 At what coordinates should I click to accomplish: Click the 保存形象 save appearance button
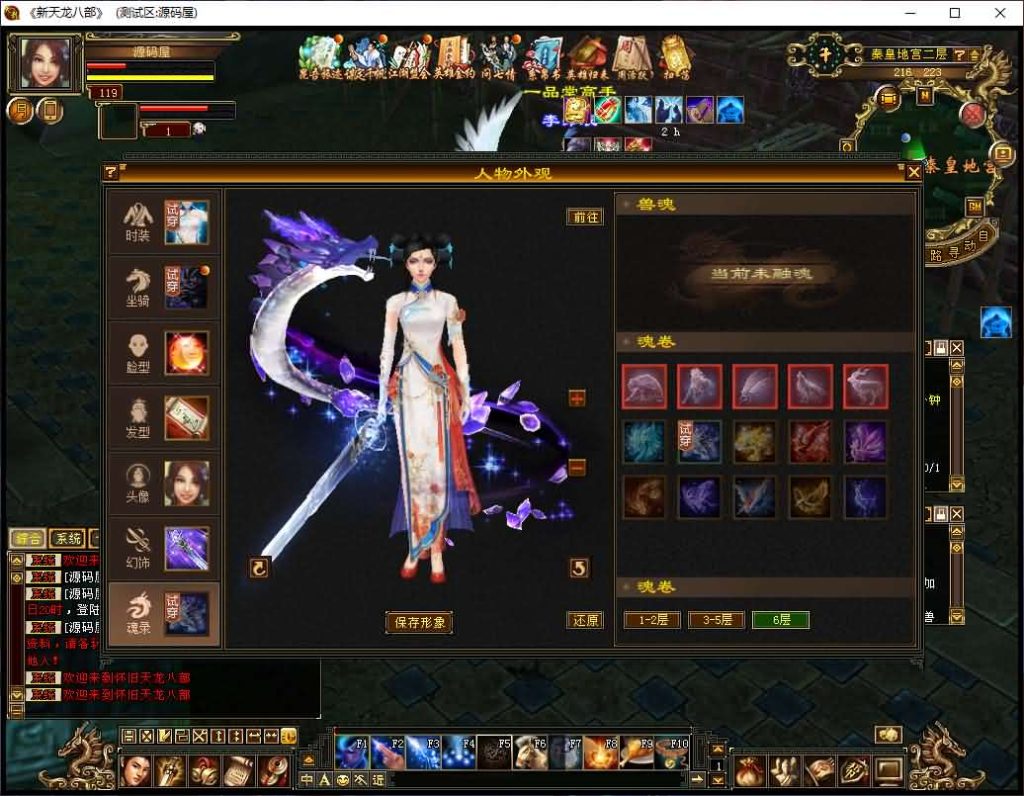[418, 622]
